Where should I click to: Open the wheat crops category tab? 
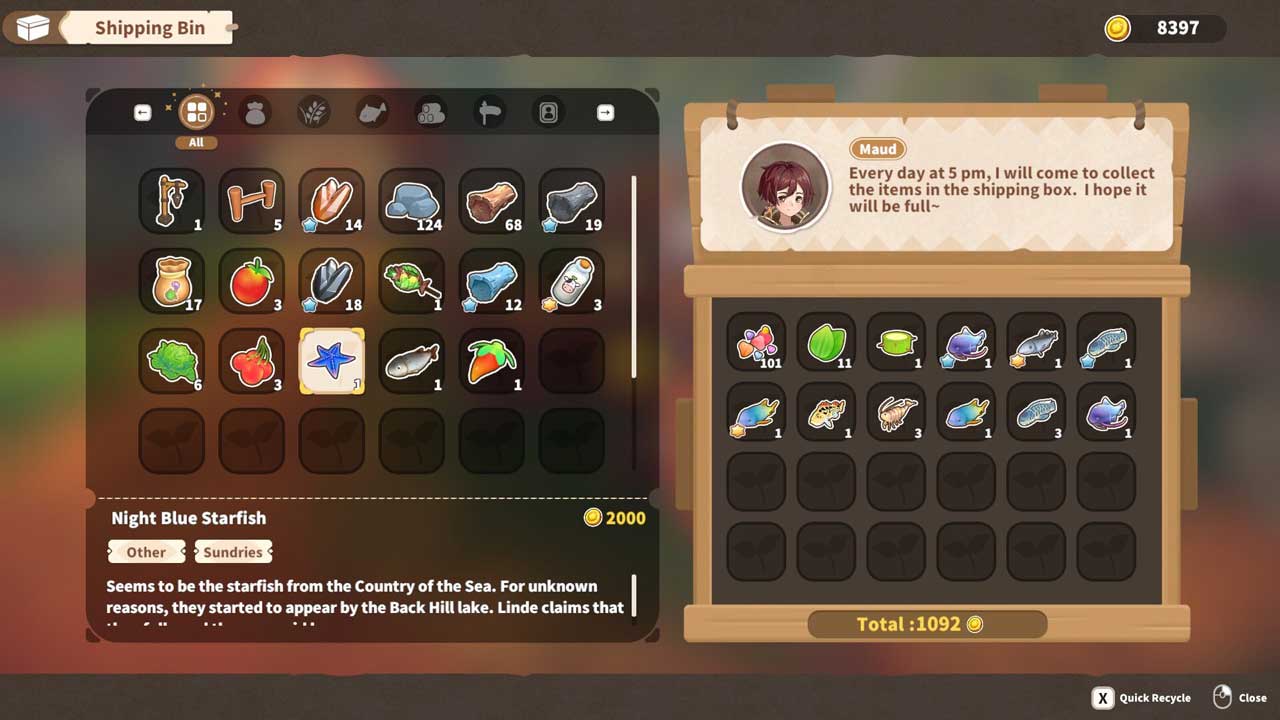pyautogui.click(x=314, y=112)
